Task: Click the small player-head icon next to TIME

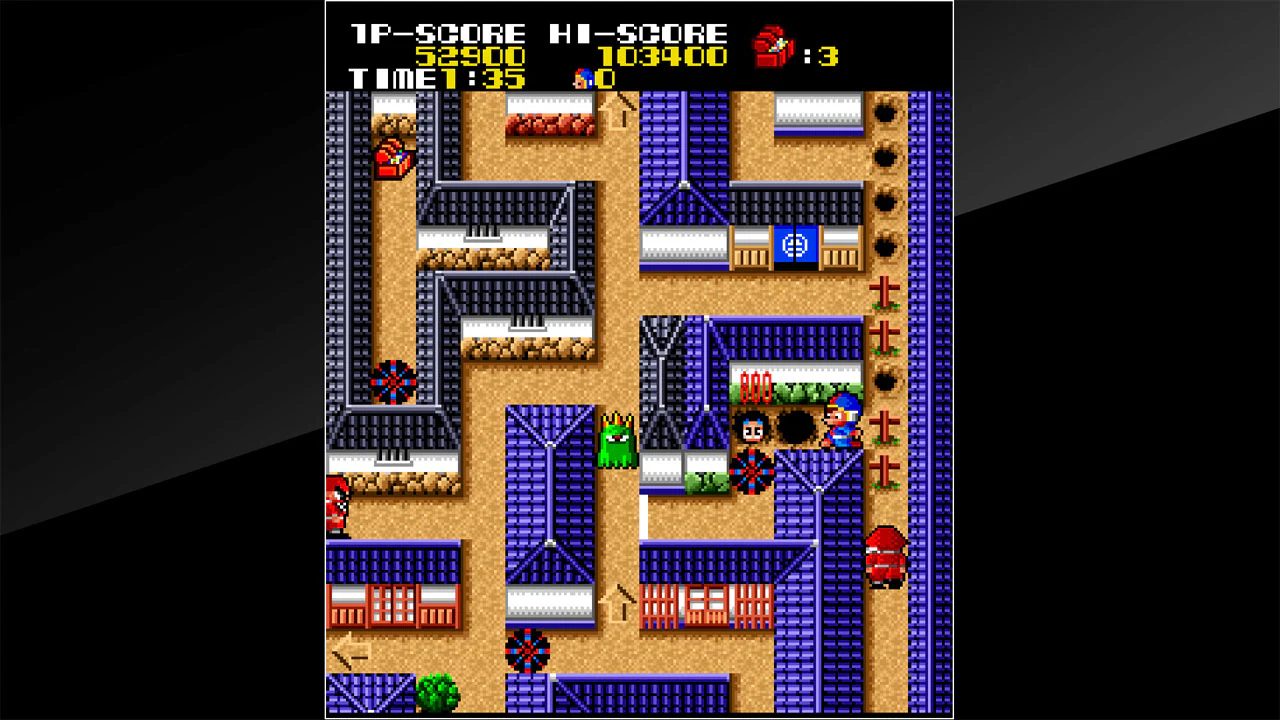Action: tap(583, 78)
